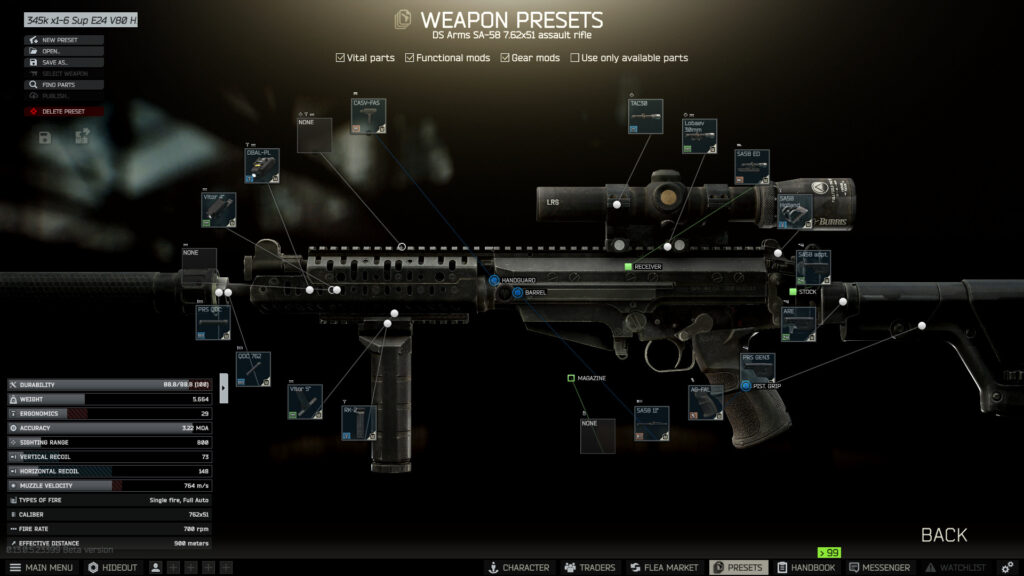Open the Hideout screen
Viewport: 1024px width, 576px height.
[112, 567]
